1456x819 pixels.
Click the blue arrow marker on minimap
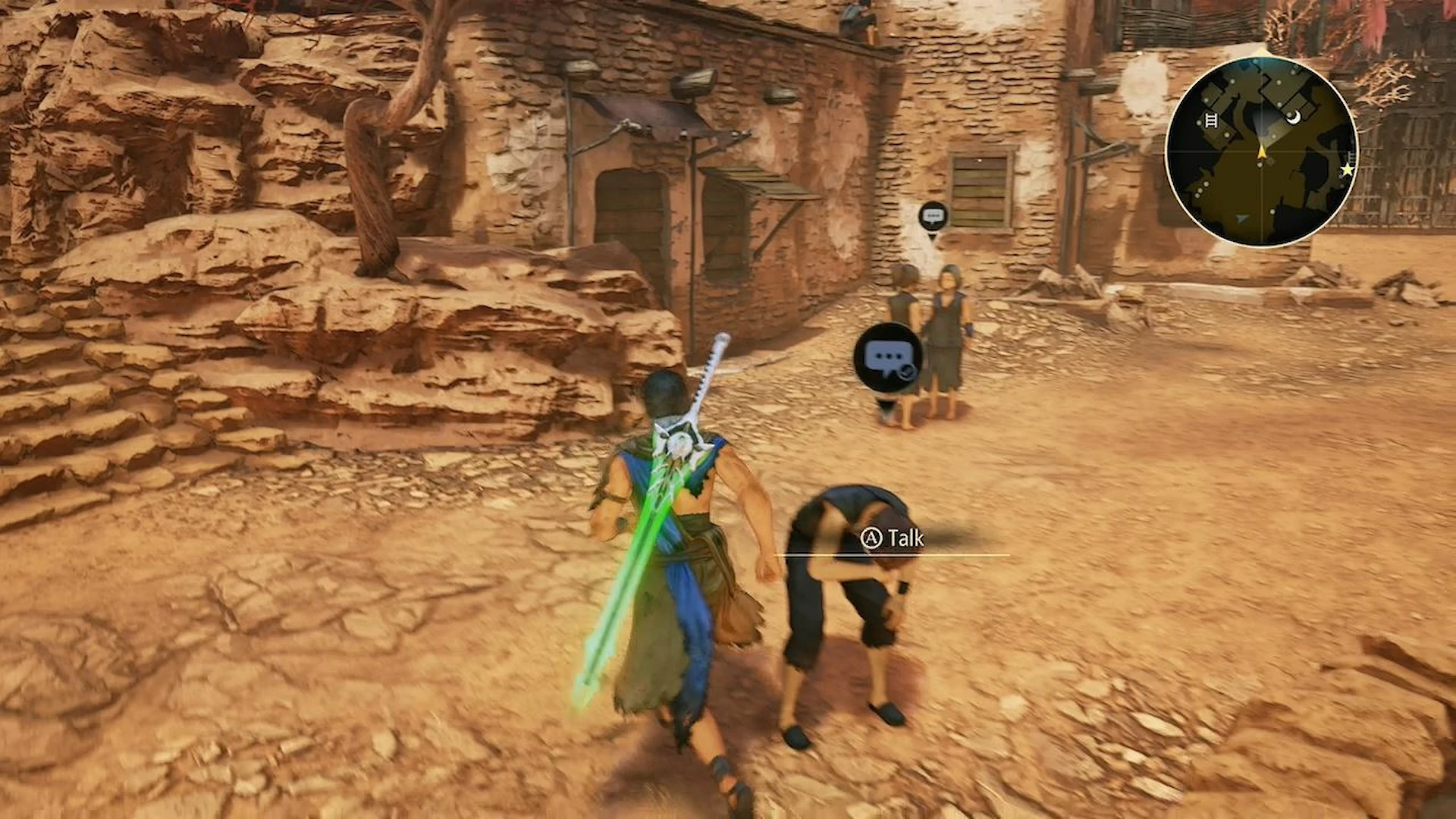(1241, 218)
